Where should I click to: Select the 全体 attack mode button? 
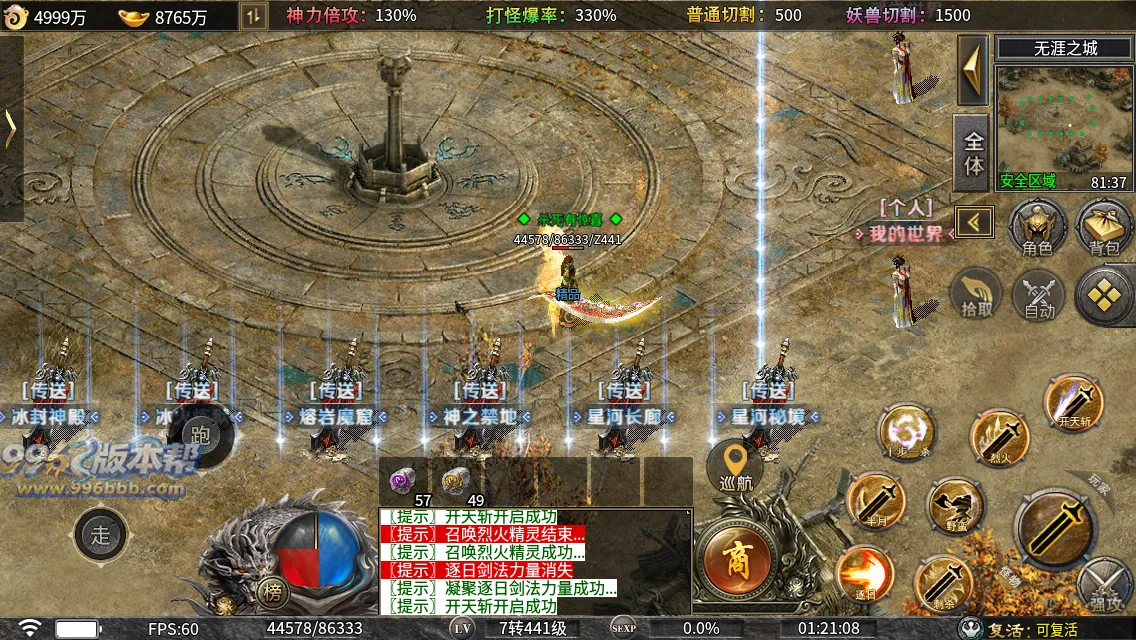point(973,153)
